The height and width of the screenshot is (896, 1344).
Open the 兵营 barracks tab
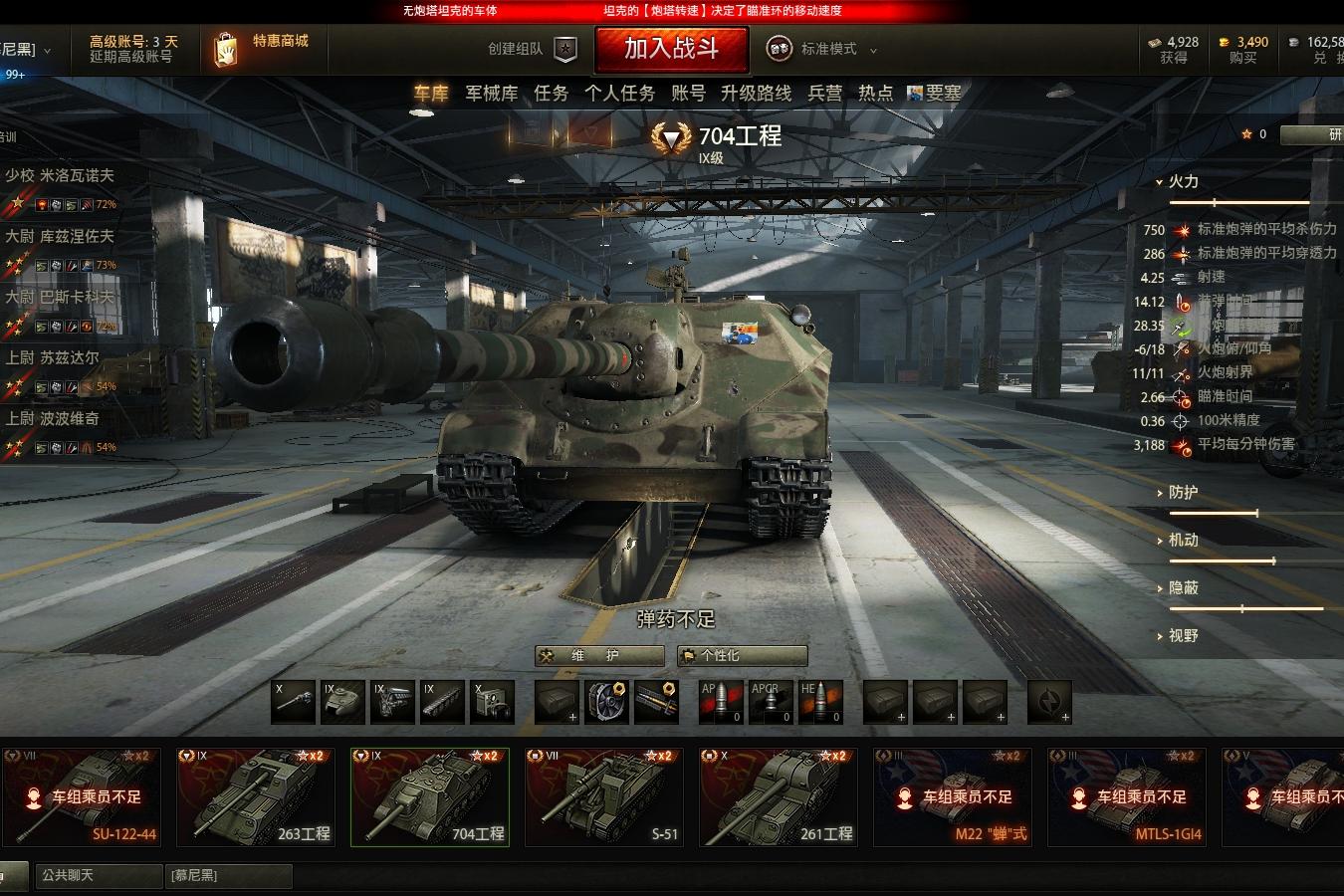(824, 94)
